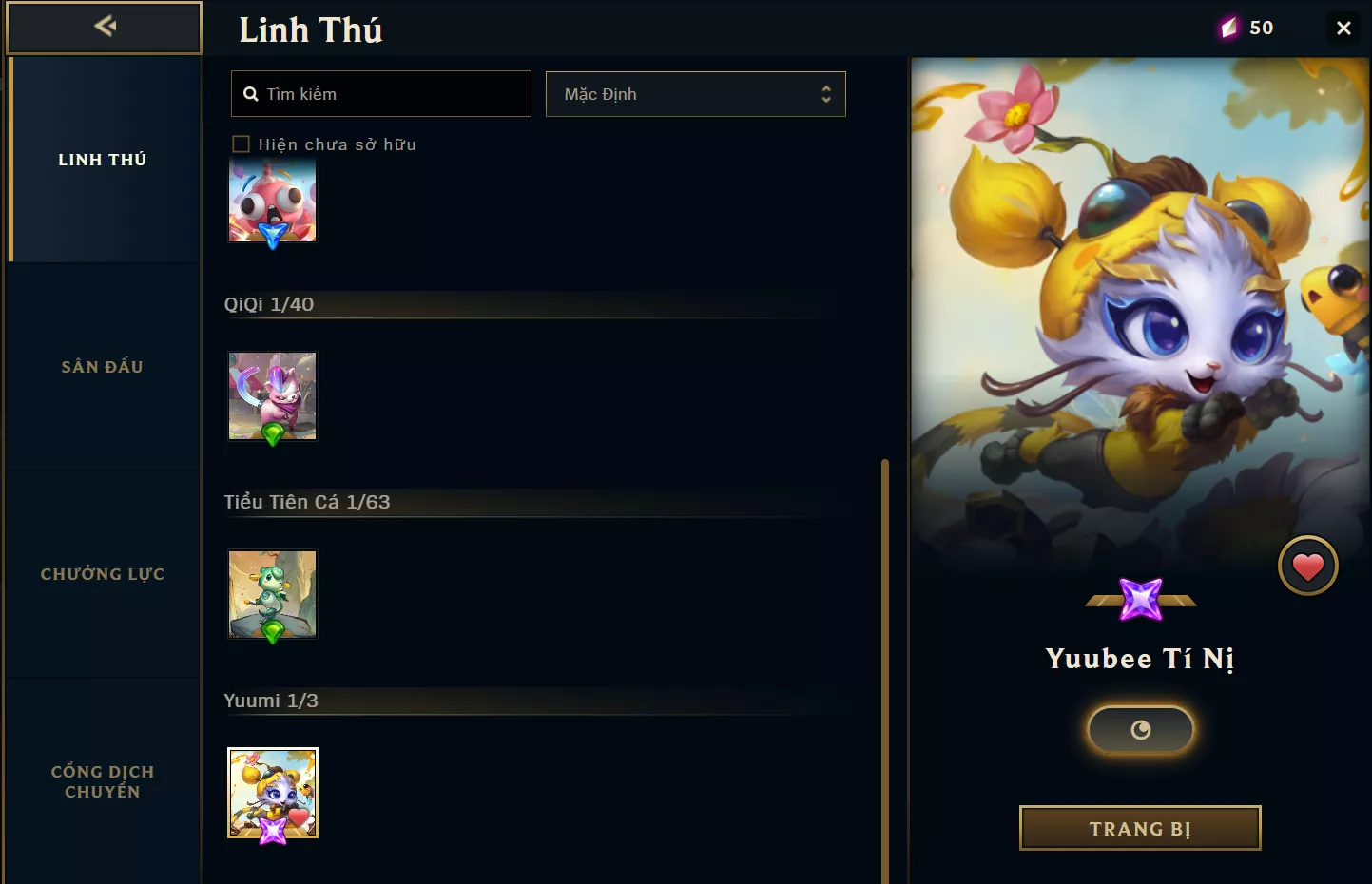Go back using the arrow button
This screenshot has height=884, width=1372.
point(105,27)
